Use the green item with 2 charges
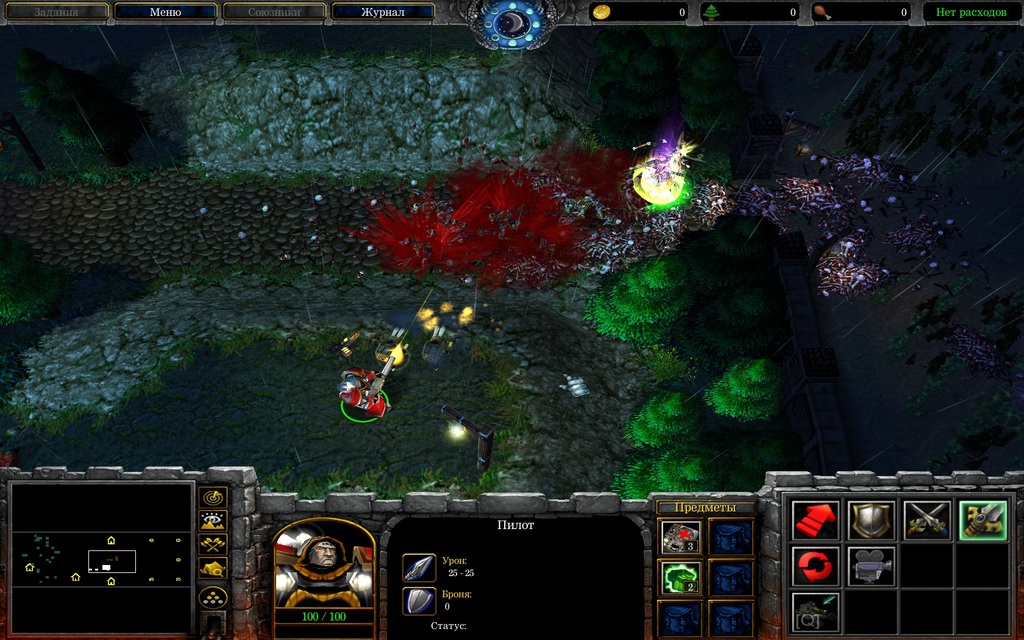This screenshot has height=640, width=1024. (x=681, y=577)
